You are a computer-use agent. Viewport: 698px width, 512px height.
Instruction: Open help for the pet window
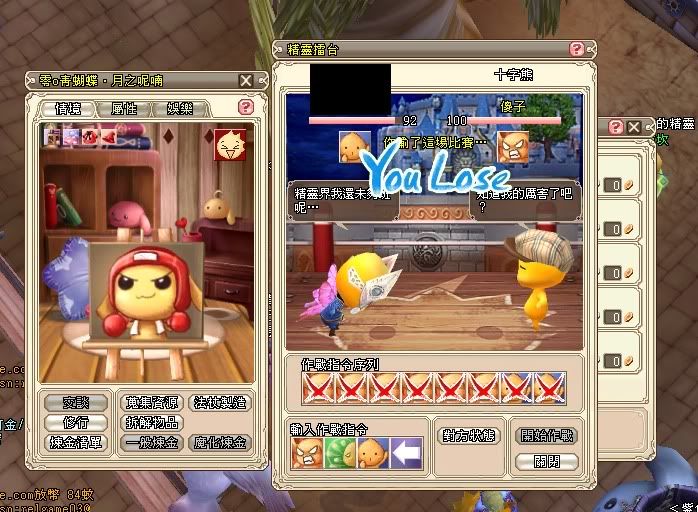point(246,107)
